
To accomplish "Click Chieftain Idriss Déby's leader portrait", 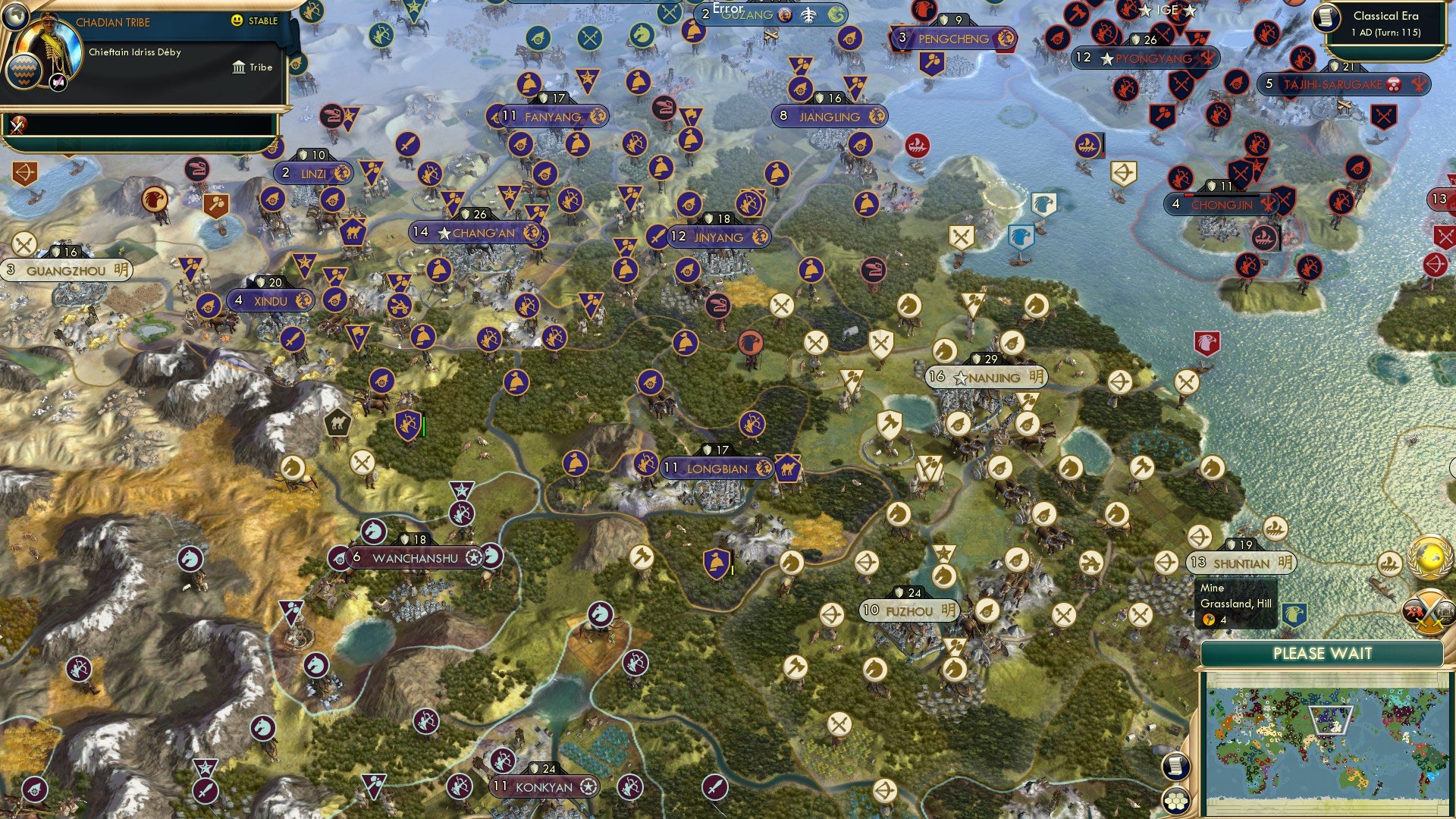I will (49, 47).
